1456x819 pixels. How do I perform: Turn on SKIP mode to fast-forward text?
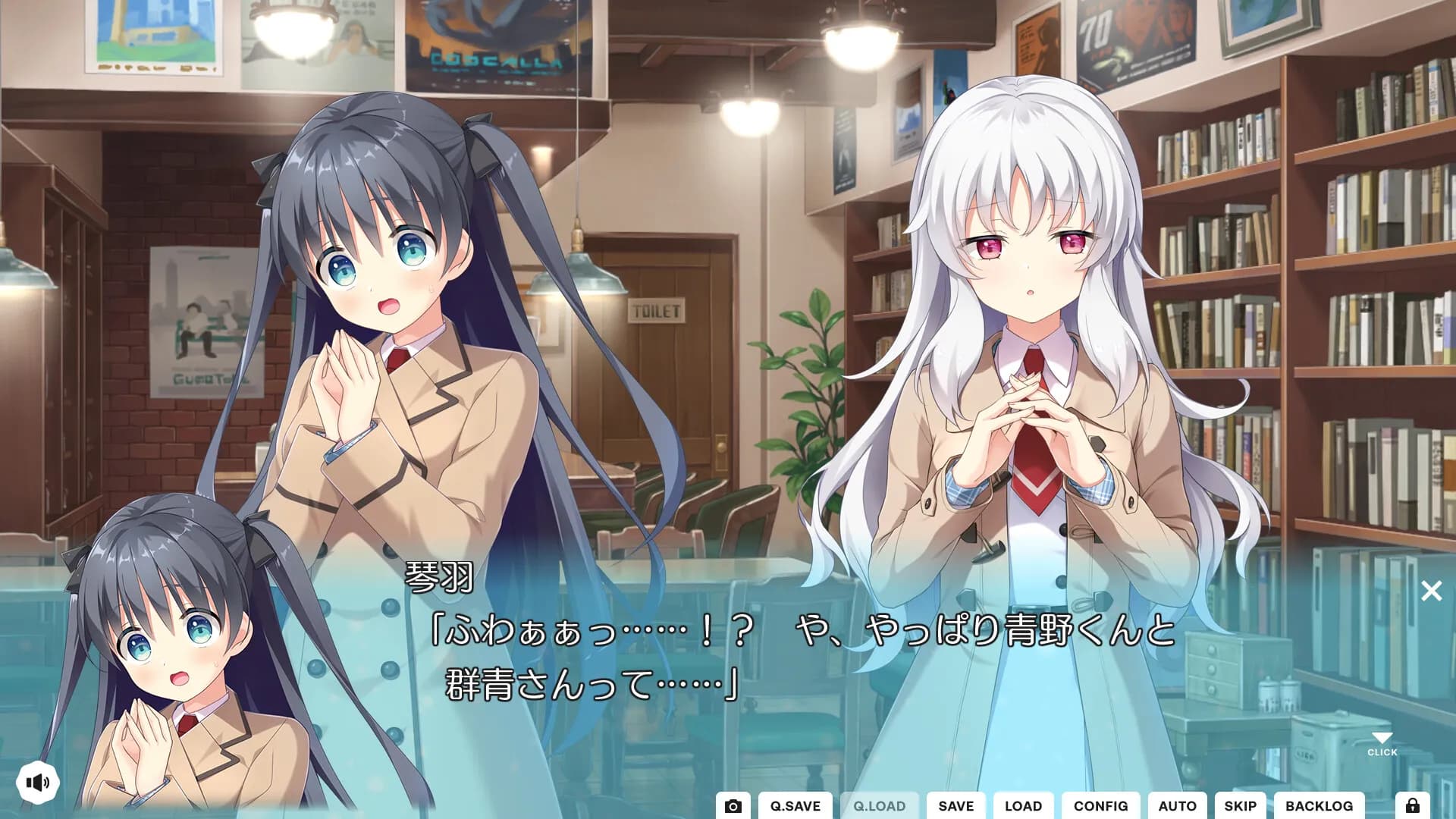1241,806
